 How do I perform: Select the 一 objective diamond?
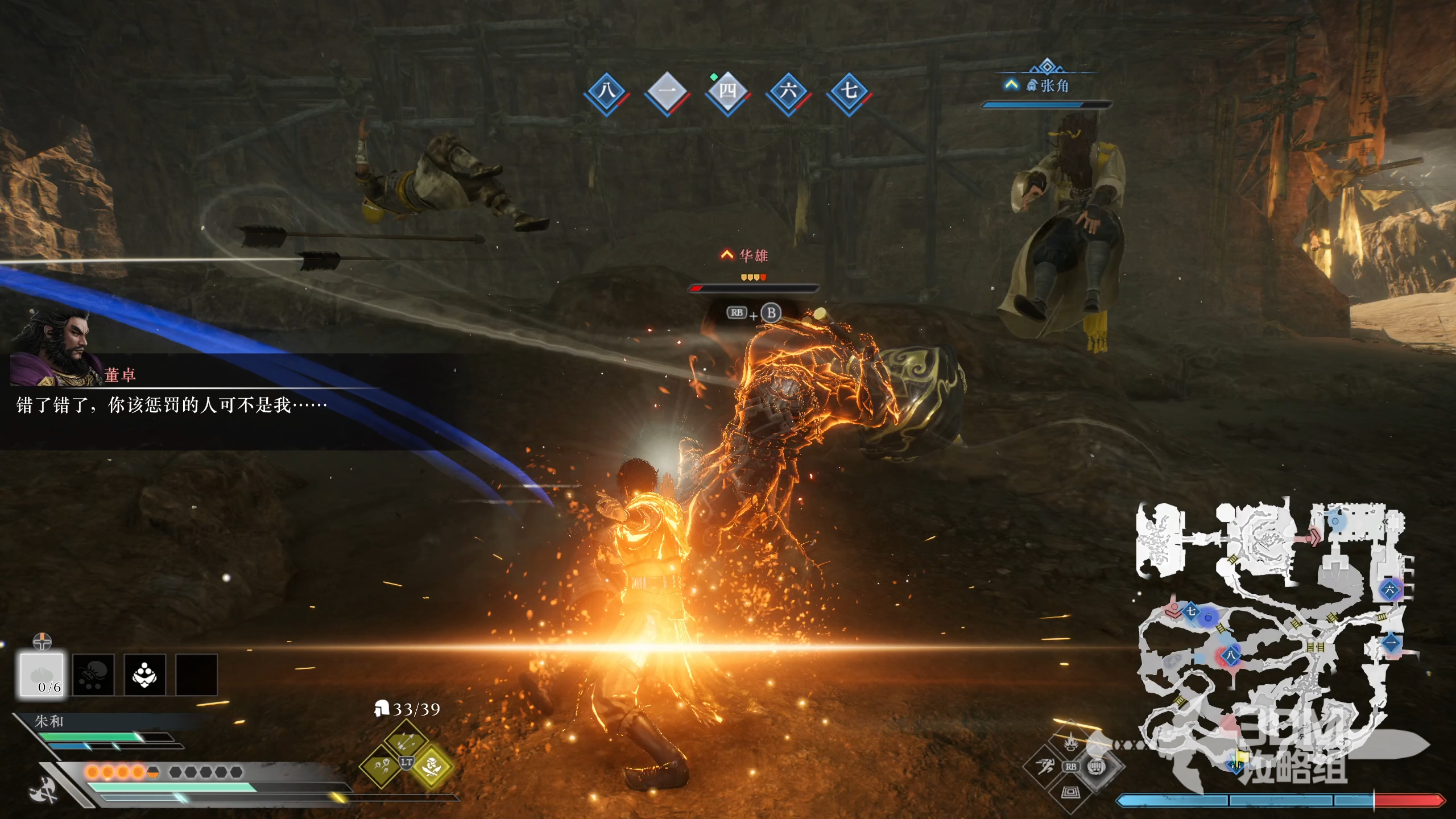(667, 92)
